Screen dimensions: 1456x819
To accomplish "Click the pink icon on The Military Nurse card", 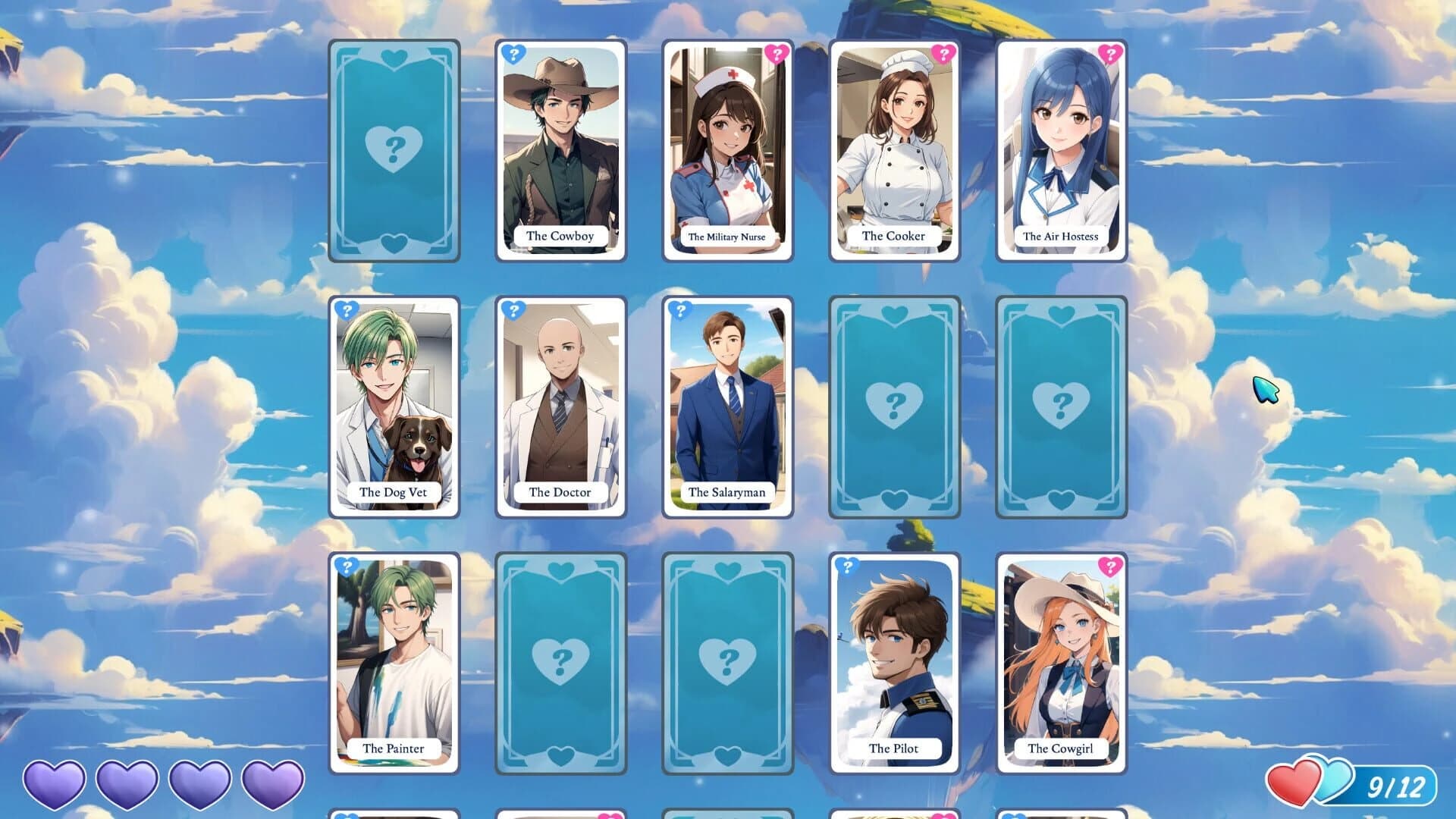I will (x=775, y=55).
